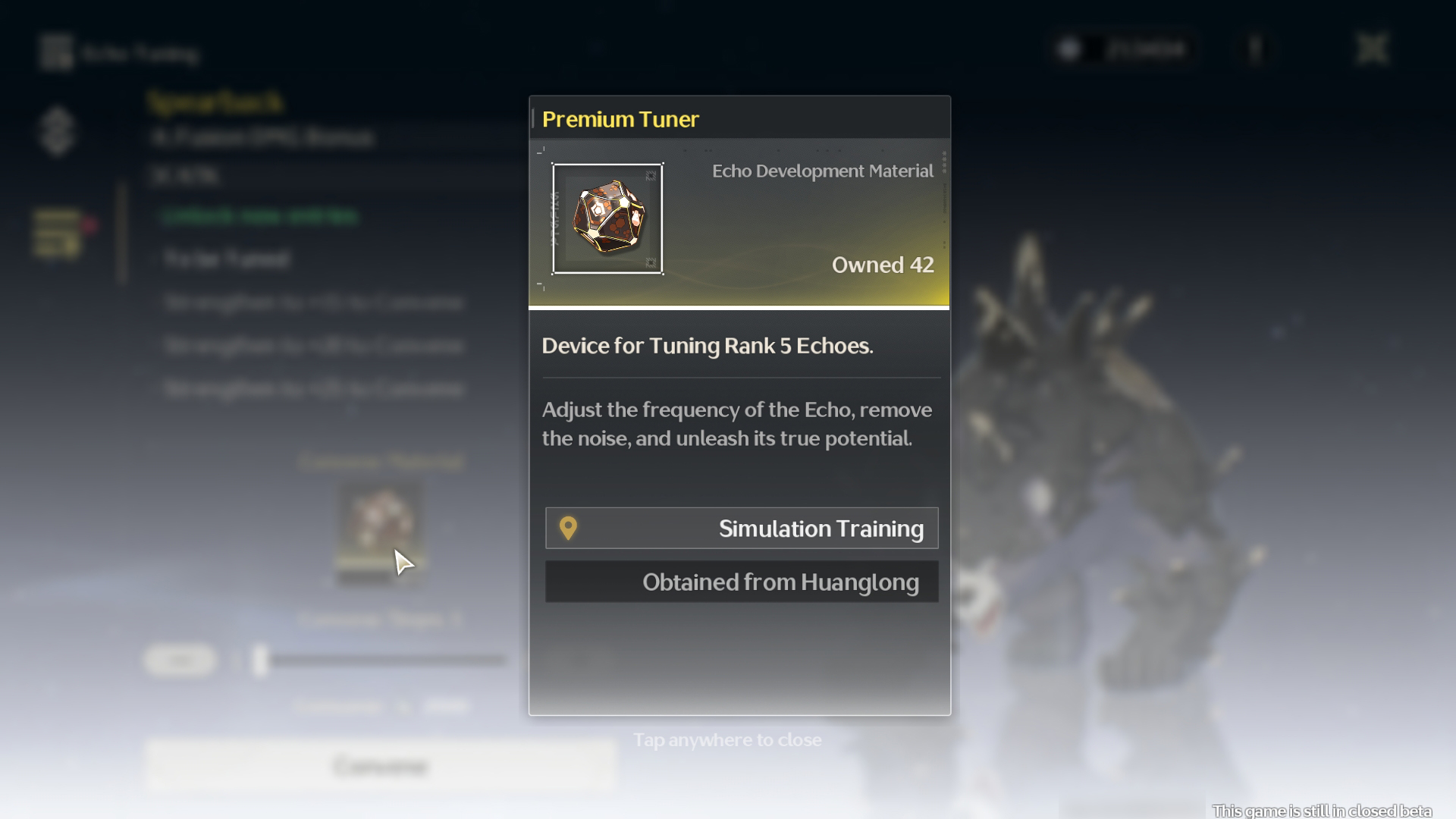The height and width of the screenshot is (819, 1456).
Task: Click Obtained from Huanglong entry
Action: pyautogui.click(x=742, y=582)
